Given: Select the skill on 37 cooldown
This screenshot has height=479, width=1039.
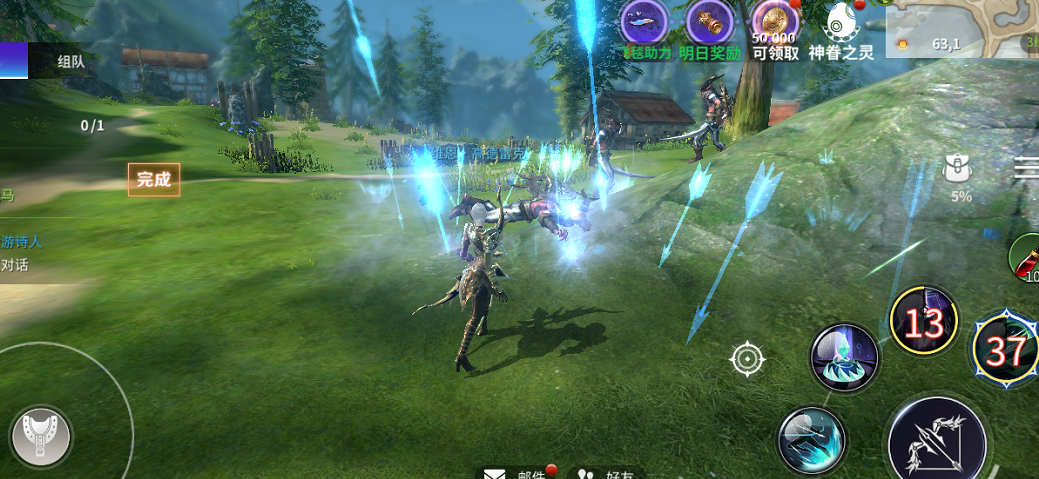Looking at the screenshot, I should [x=1005, y=350].
